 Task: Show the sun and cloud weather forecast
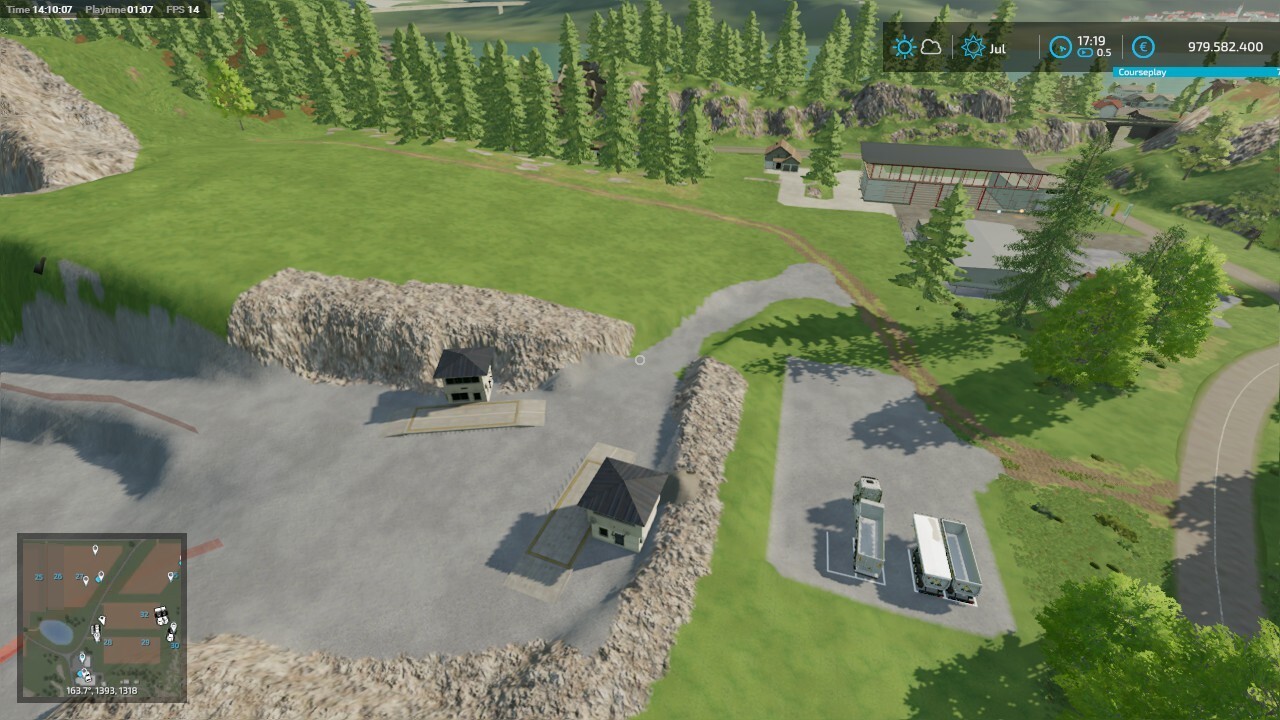(x=917, y=47)
